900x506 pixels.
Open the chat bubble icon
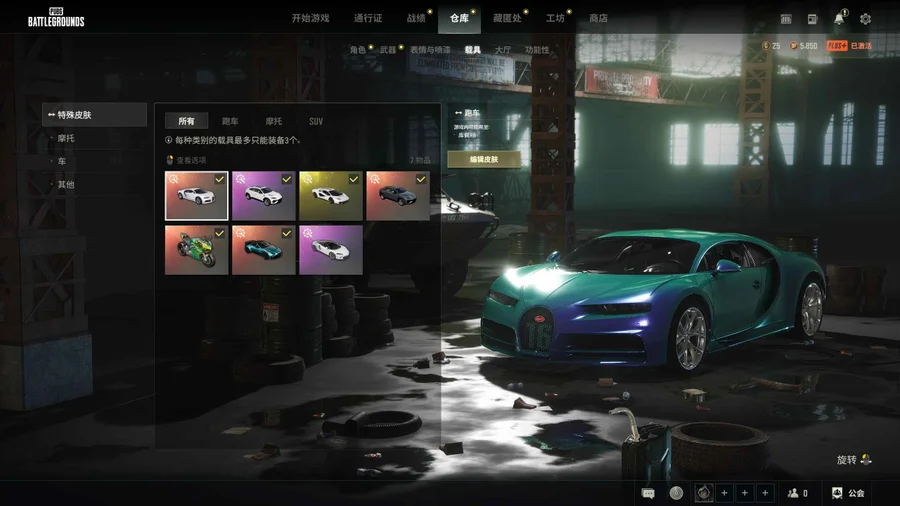(648, 493)
